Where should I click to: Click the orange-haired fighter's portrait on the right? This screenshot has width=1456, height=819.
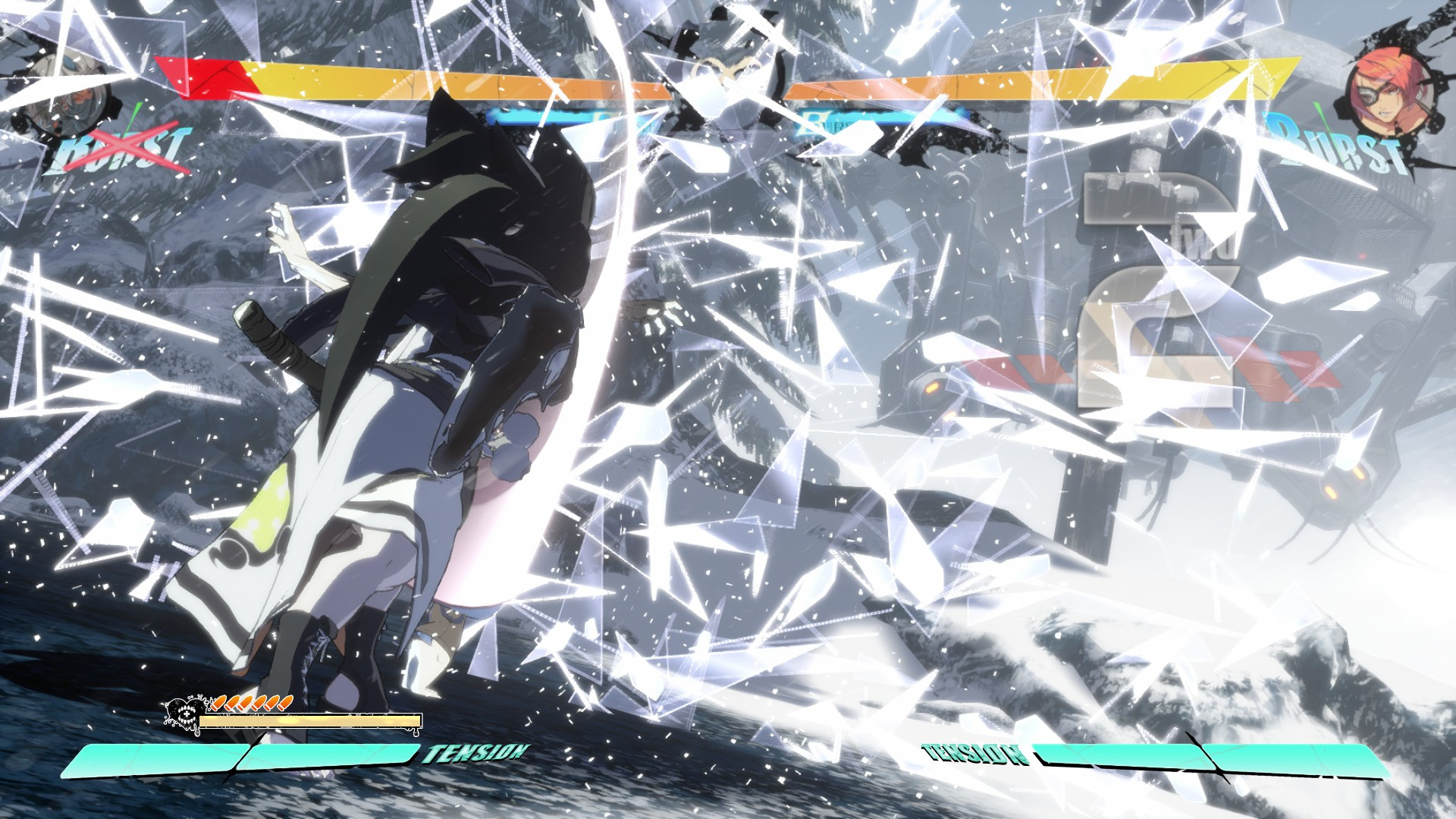click(1392, 87)
